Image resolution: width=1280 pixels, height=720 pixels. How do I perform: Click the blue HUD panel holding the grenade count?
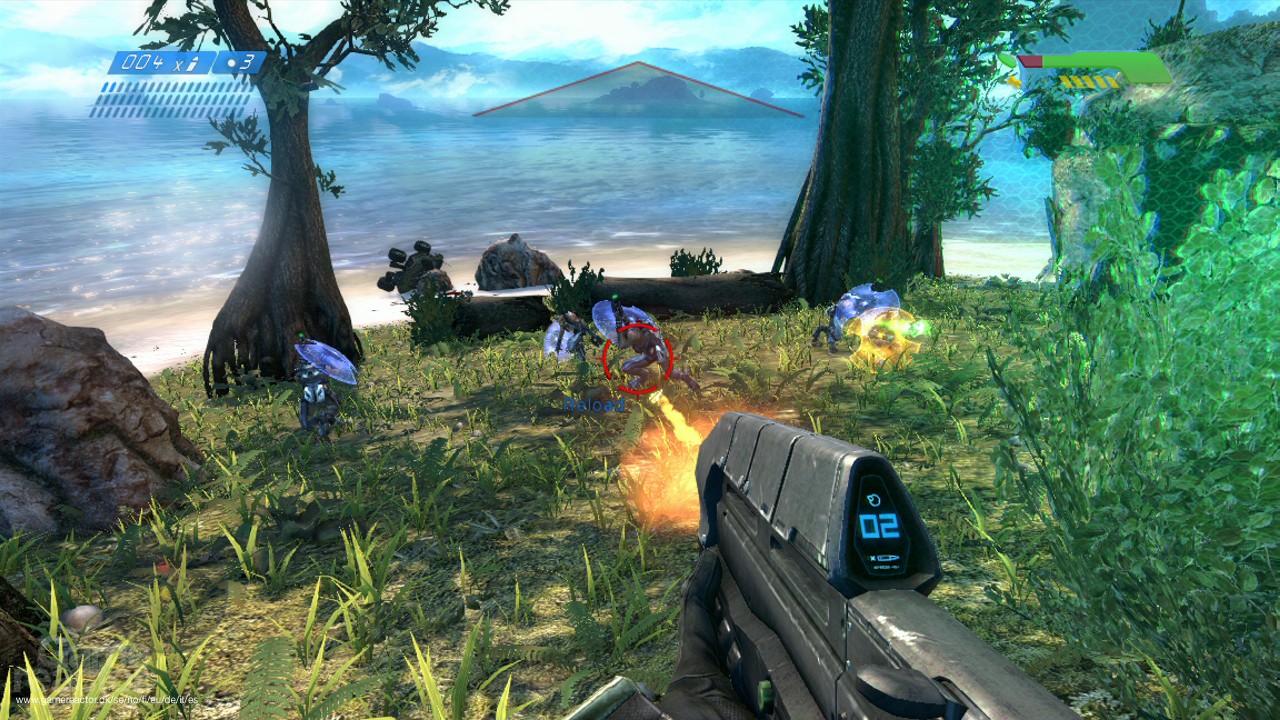coord(240,63)
